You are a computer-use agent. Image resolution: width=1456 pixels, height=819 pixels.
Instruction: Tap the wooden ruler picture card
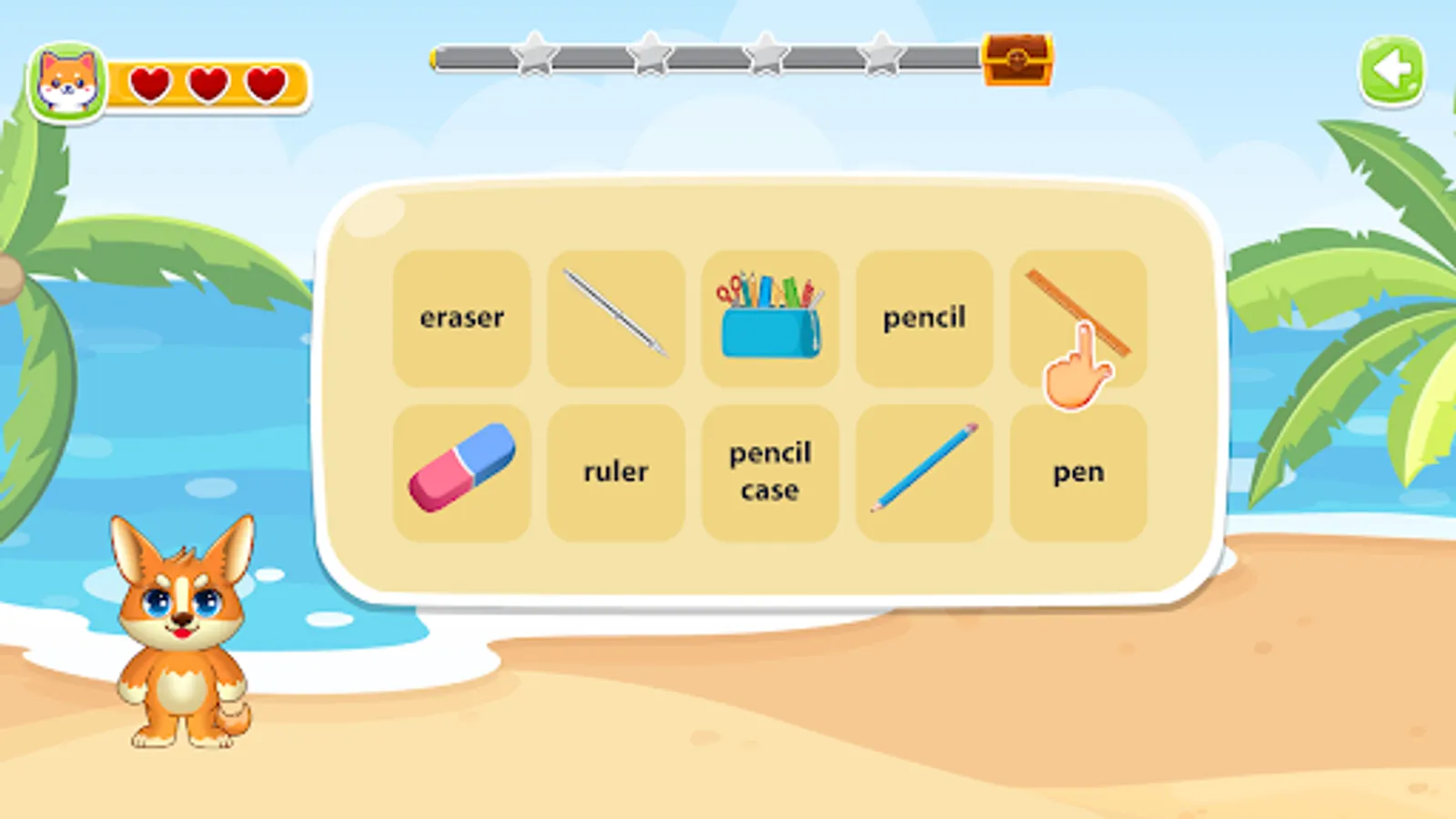[1078, 309]
